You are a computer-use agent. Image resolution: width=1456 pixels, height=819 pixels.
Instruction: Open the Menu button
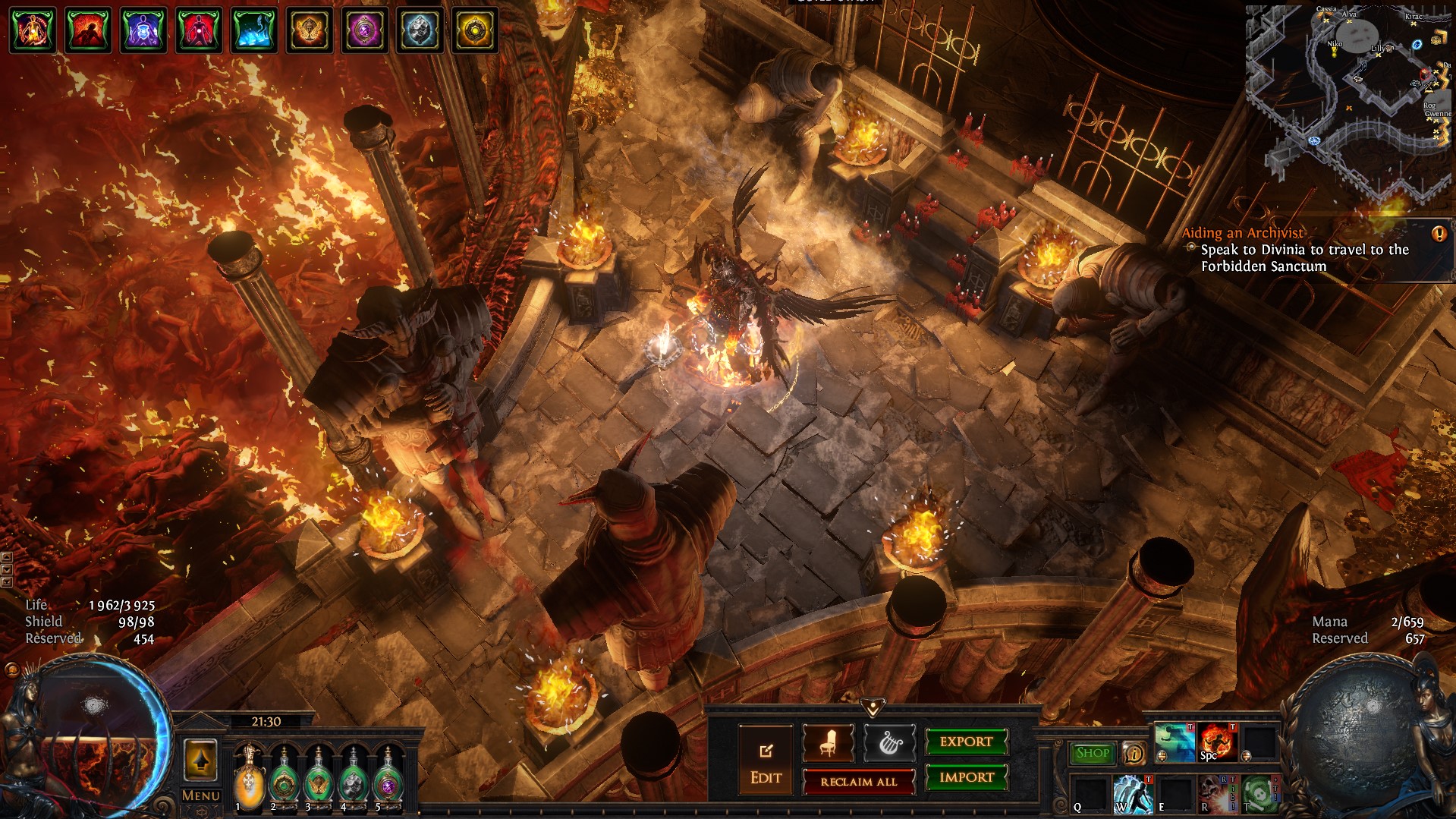coord(200,795)
